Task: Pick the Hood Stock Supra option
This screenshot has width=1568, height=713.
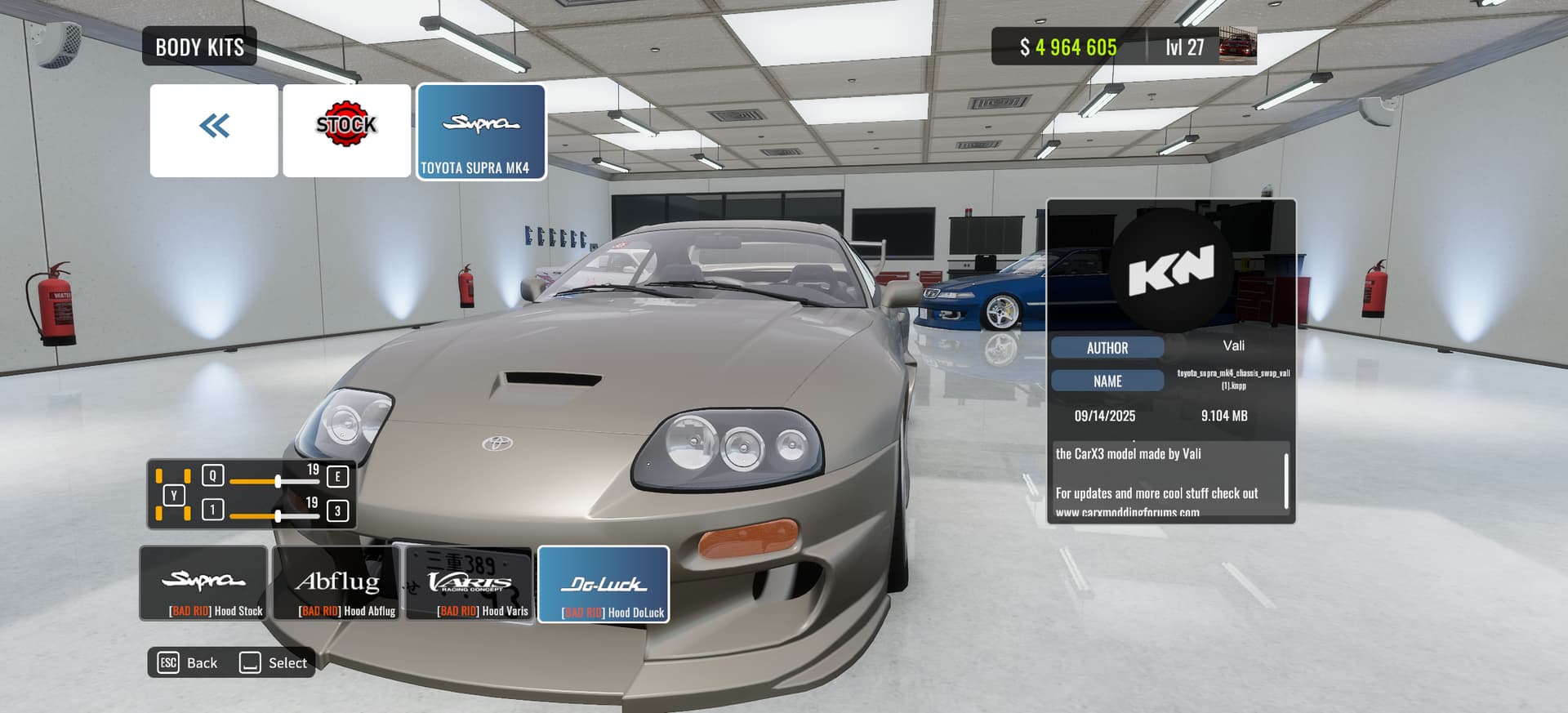Action: [x=204, y=583]
